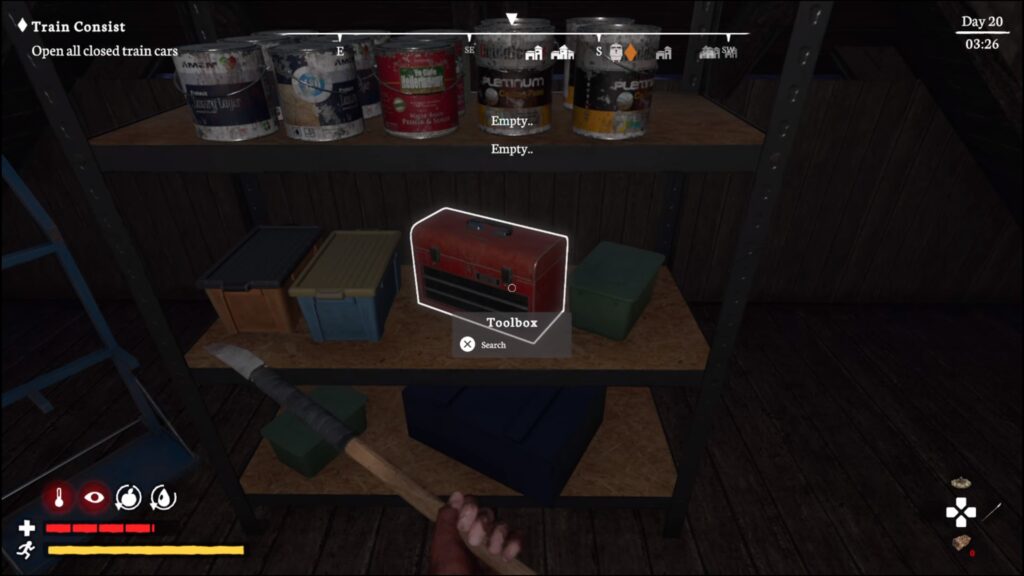The width and height of the screenshot is (1024, 576).
Task: Click the red eye visibility status icon
Action: click(x=95, y=497)
